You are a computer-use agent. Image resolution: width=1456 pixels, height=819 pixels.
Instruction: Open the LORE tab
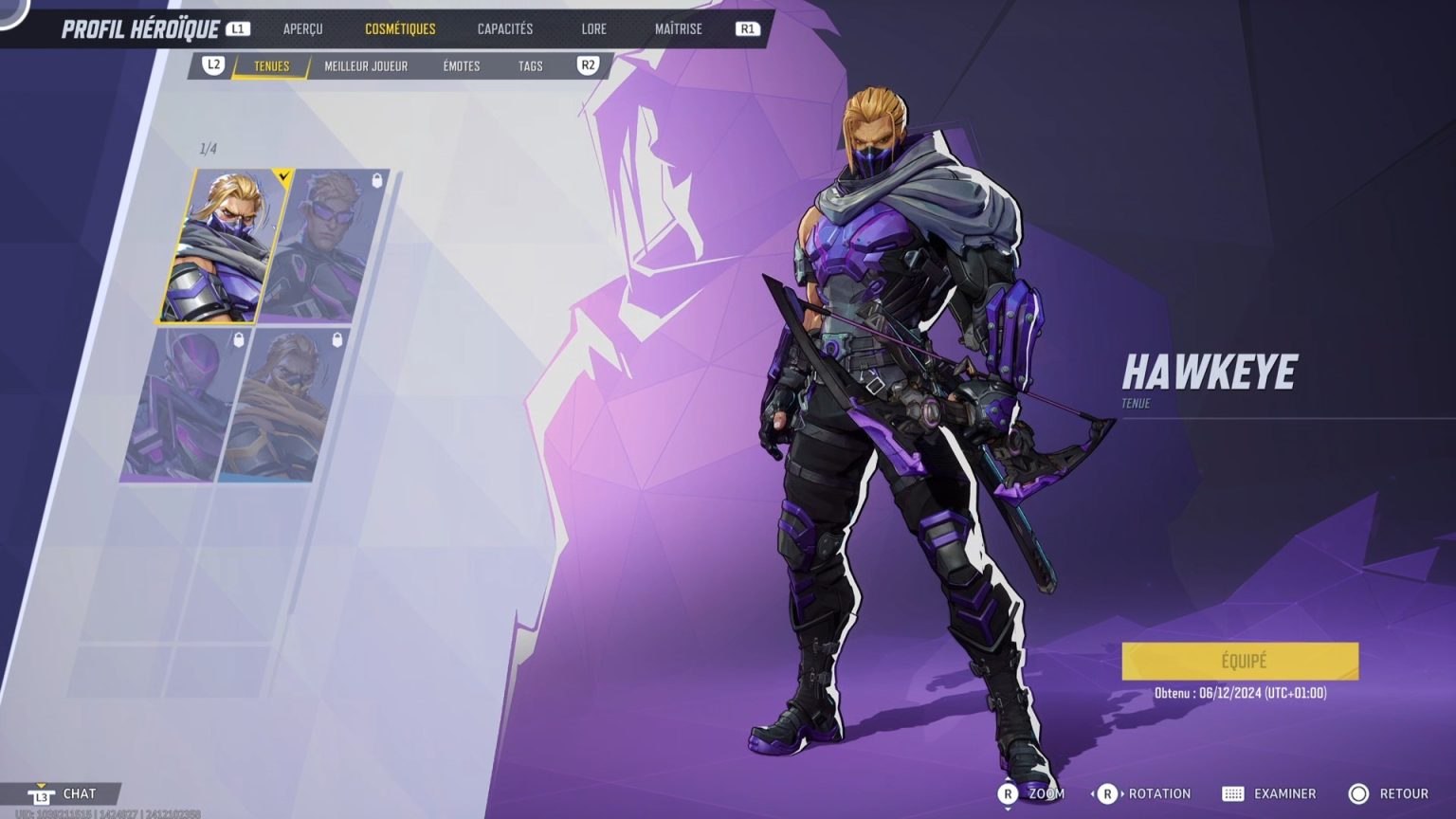click(594, 28)
